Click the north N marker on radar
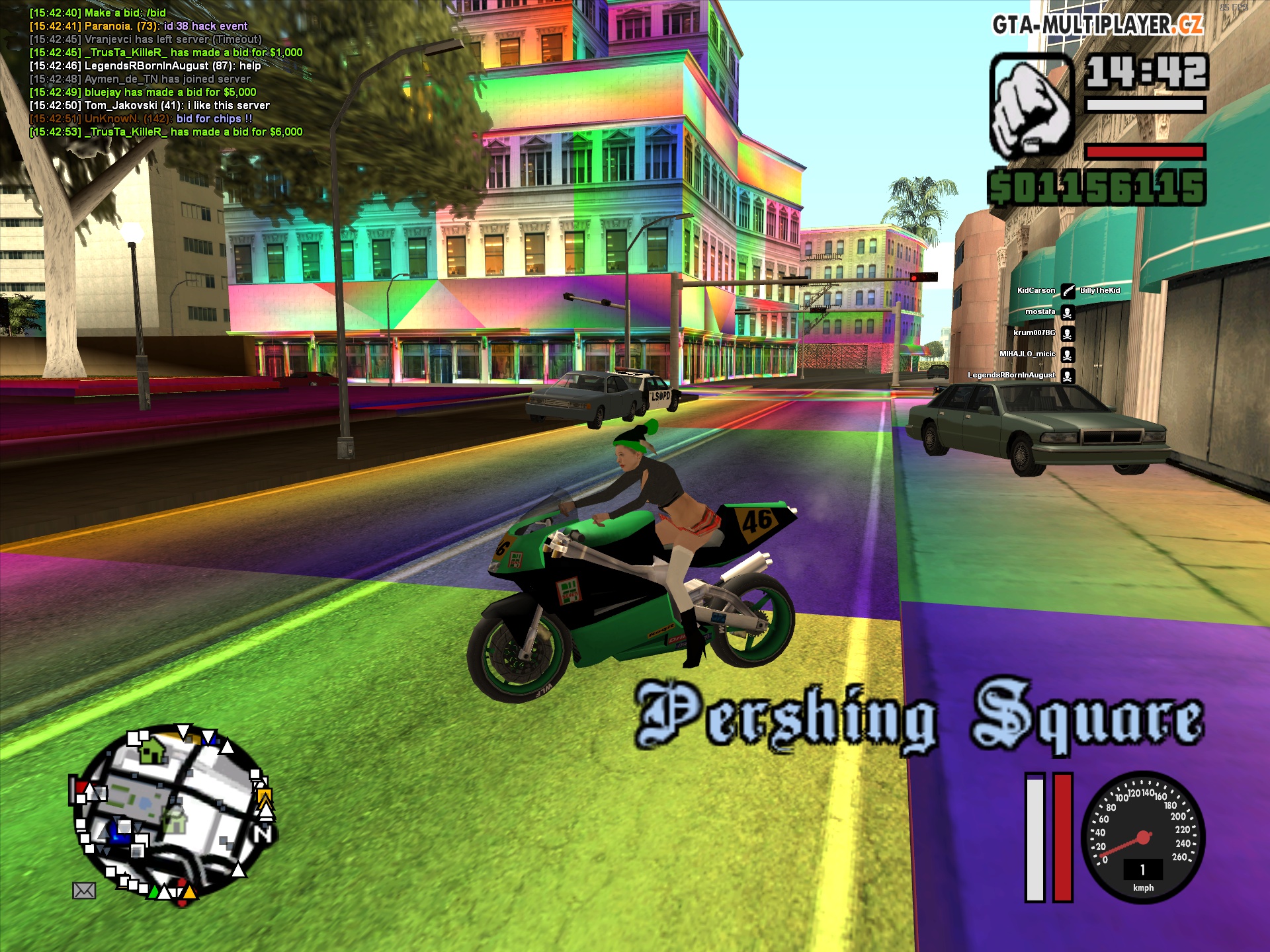This screenshot has height=952, width=1270. [x=263, y=836]
